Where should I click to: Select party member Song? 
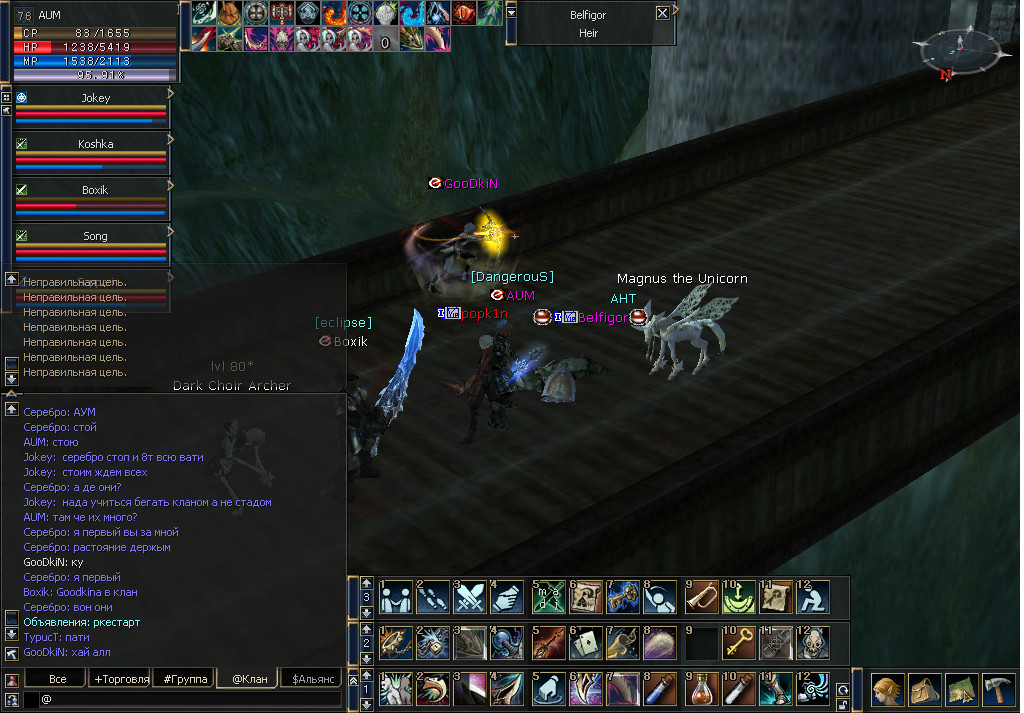[96, 236]
